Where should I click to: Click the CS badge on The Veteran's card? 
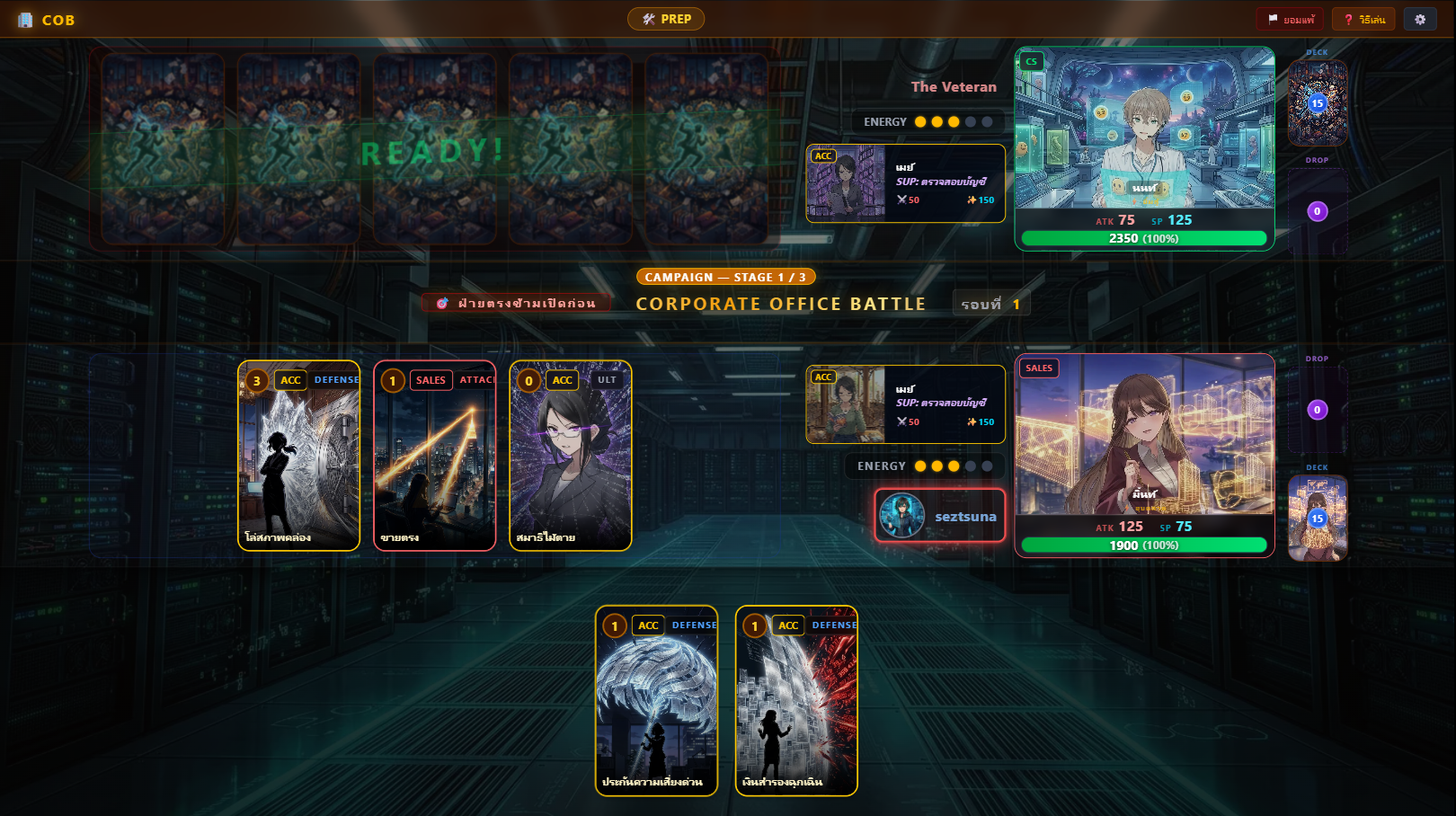(1030, 61)
